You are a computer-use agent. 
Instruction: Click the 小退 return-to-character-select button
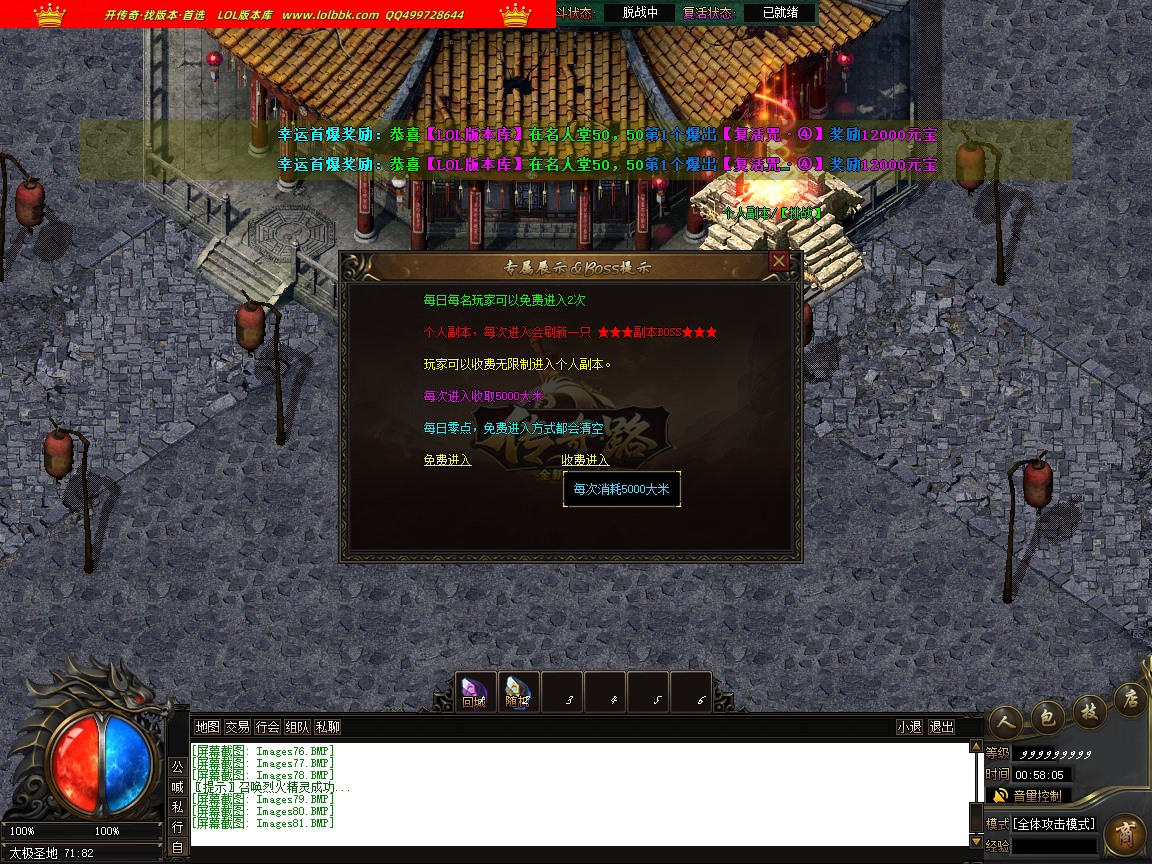[x=909, y=727]
